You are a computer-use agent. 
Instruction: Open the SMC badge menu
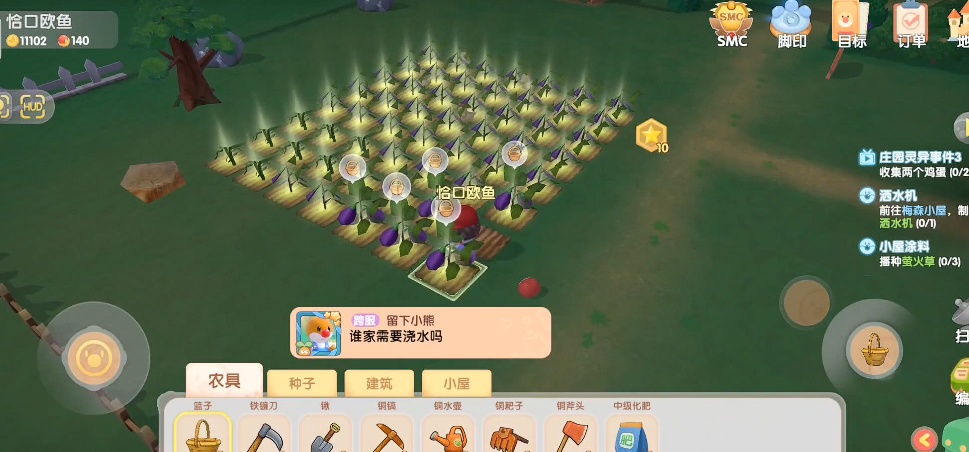(x=732, y=22)
